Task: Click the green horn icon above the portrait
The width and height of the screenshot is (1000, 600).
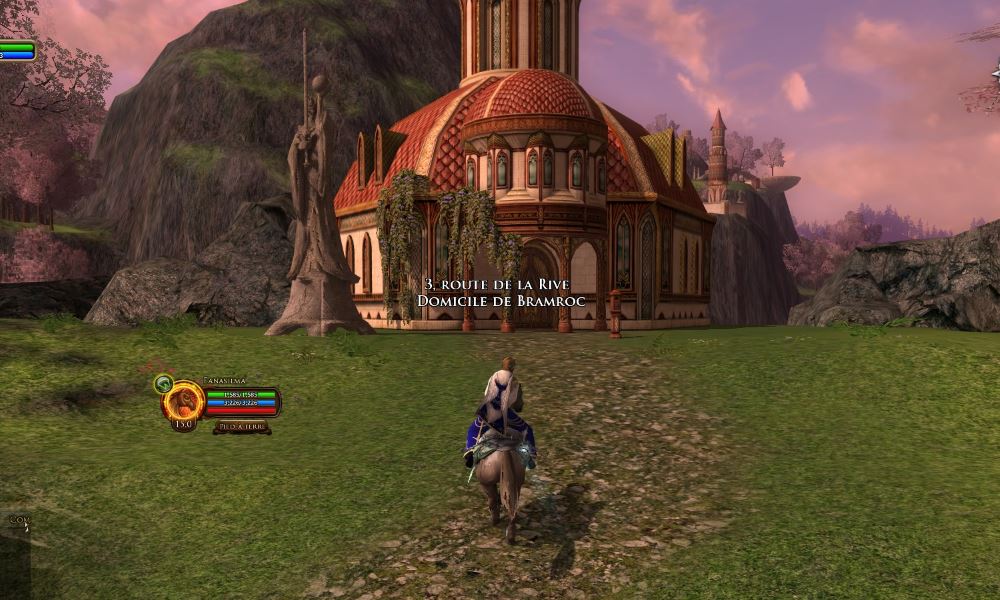Action: (163, 382)
